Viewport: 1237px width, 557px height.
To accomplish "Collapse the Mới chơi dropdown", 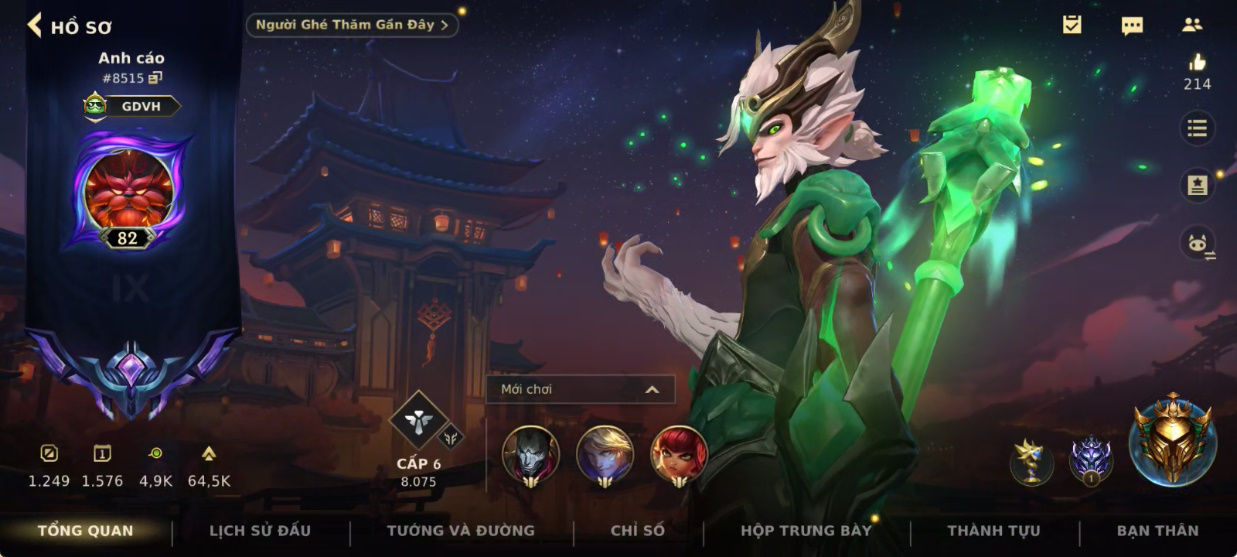I will tap(652, 389).
